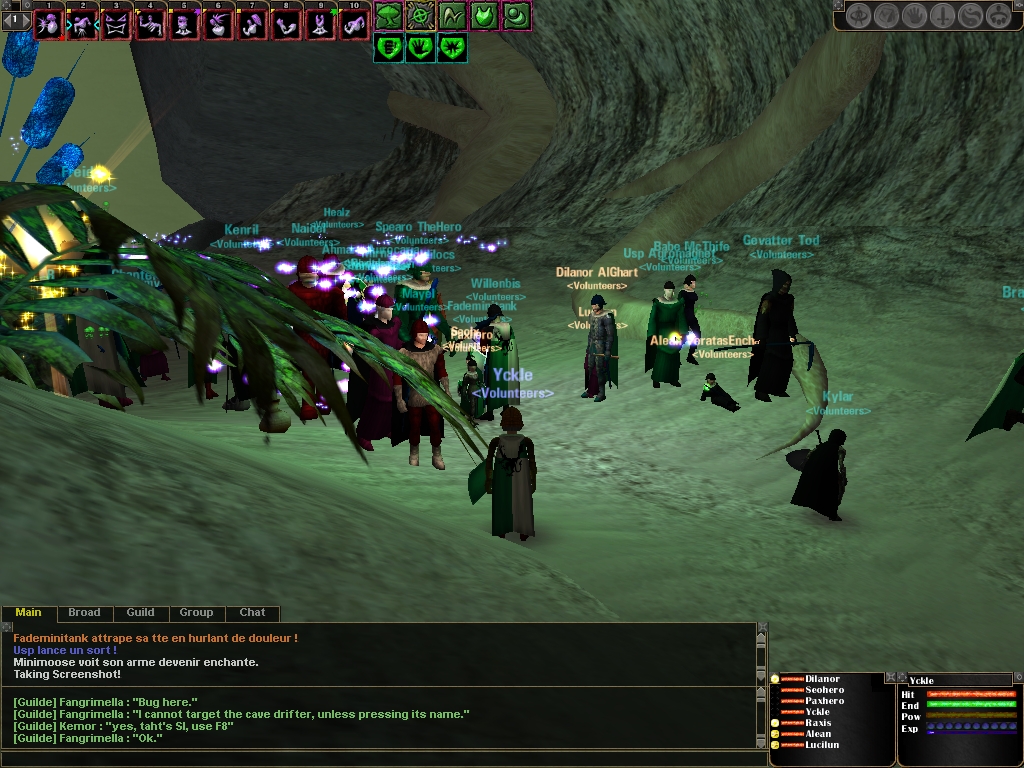Image resolution: width=1024 pixels, height=768 pixels.
Task: Open the Guild chat tab
Action: click(140, 612)
